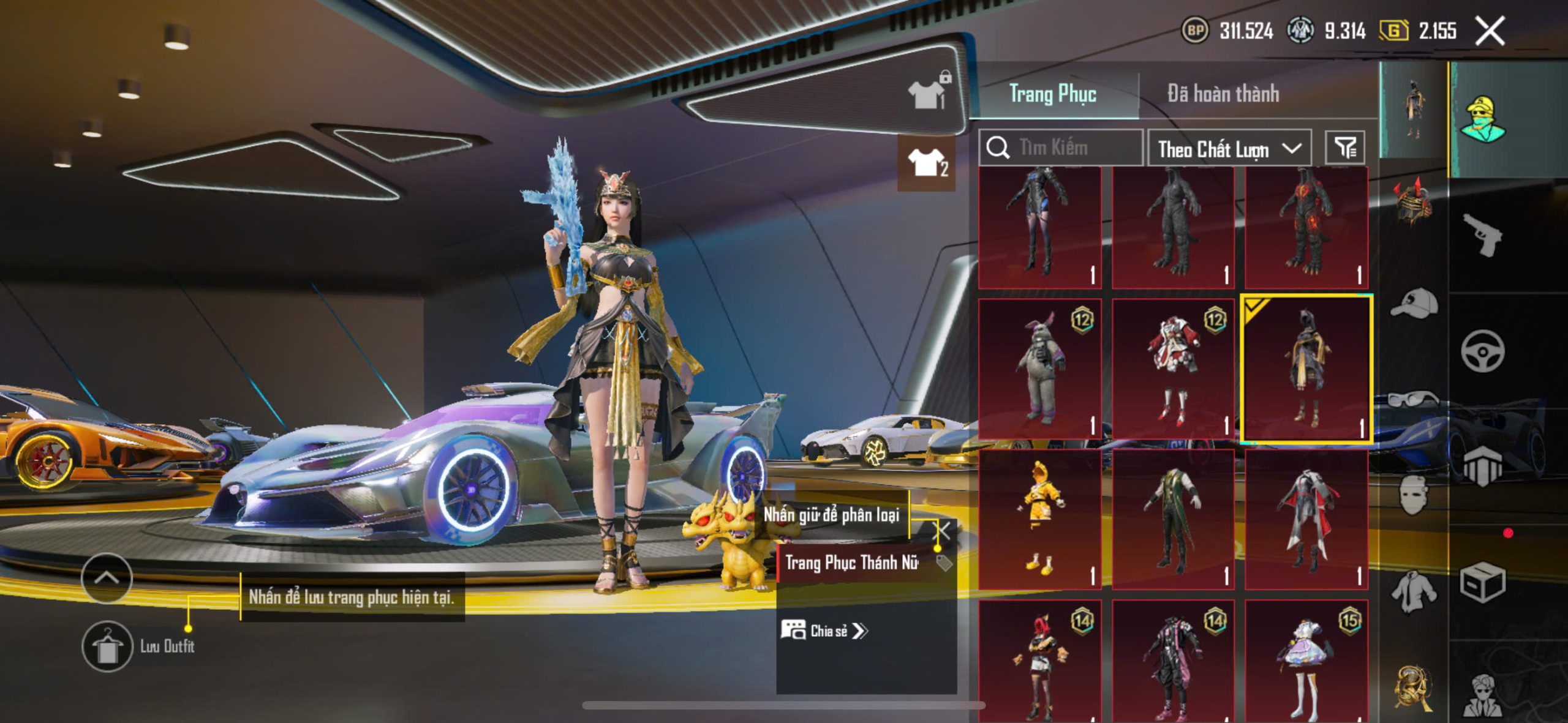
Task: Open the crate box category
Action: point(1482,582)
